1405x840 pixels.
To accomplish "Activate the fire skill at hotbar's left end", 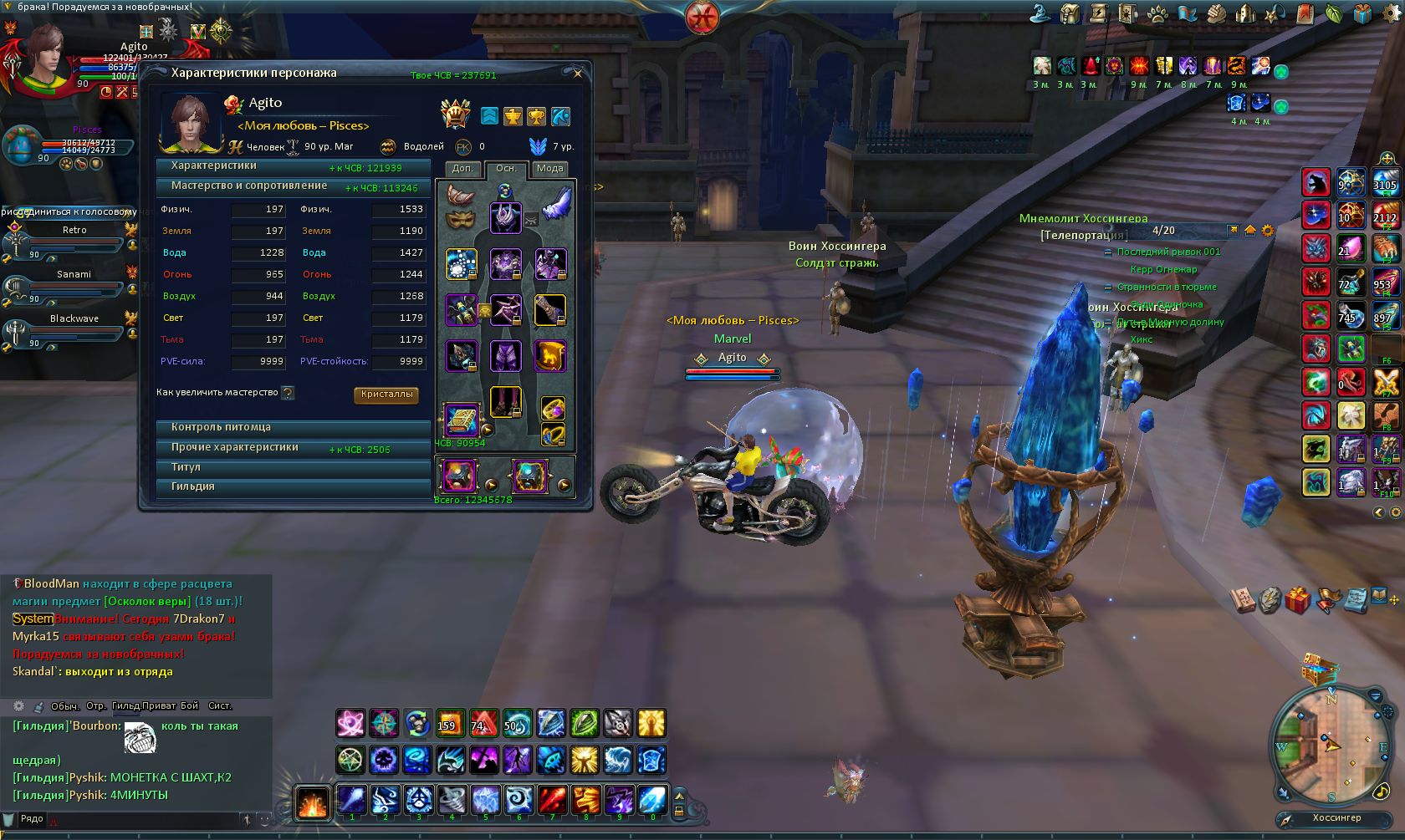I will point(313,802).
